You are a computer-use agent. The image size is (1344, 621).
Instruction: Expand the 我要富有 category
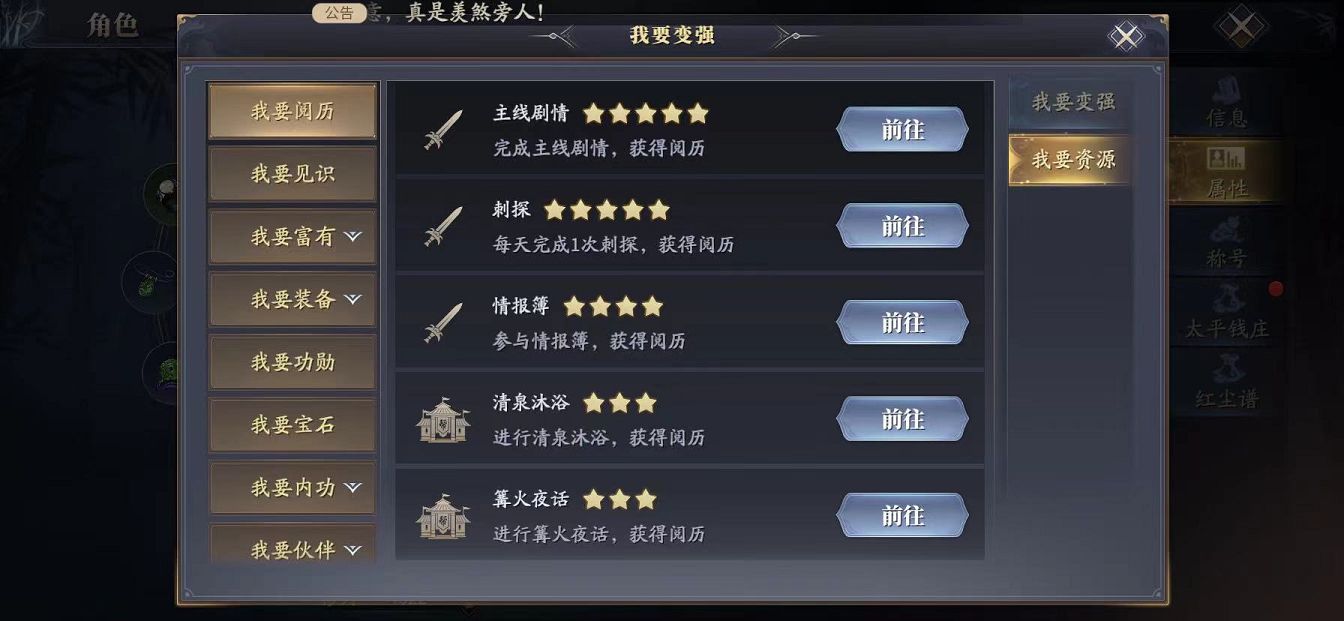point(292,237)
